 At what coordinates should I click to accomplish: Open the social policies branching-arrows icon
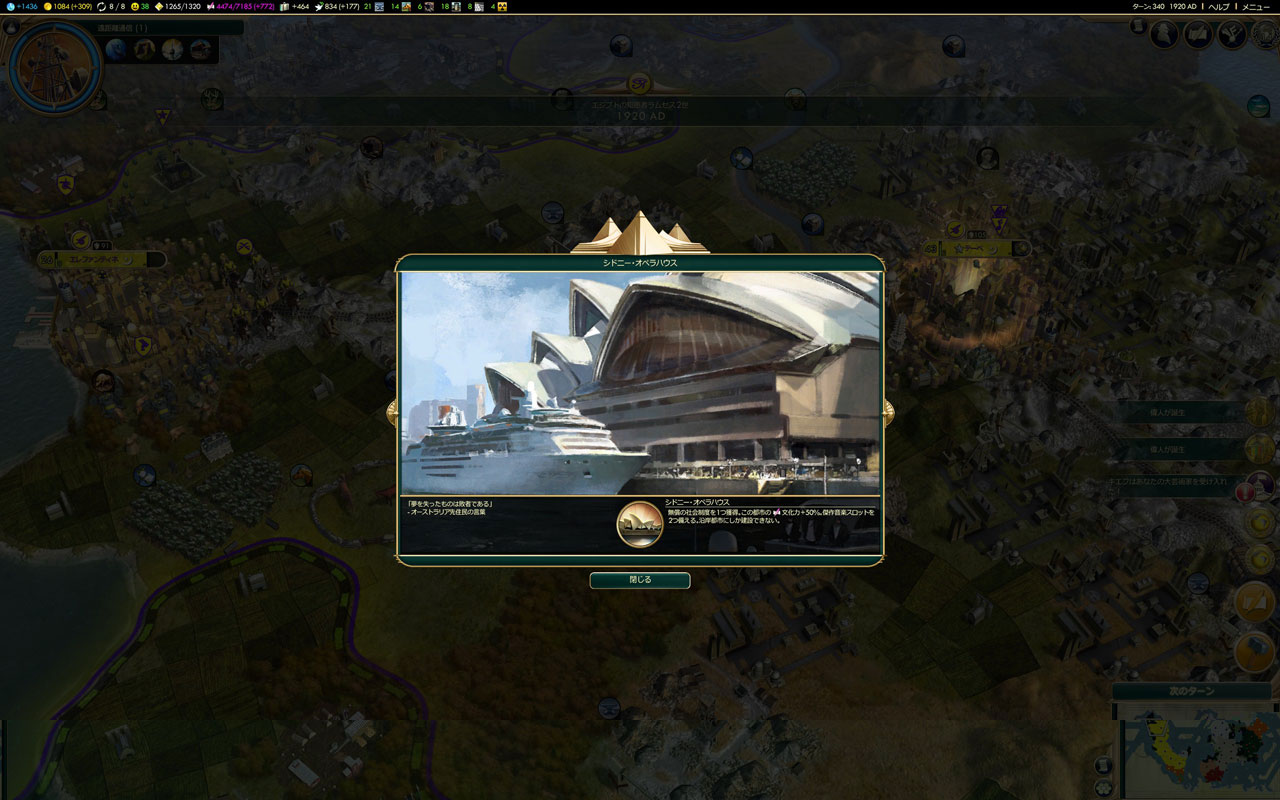tap(1232, 35)
